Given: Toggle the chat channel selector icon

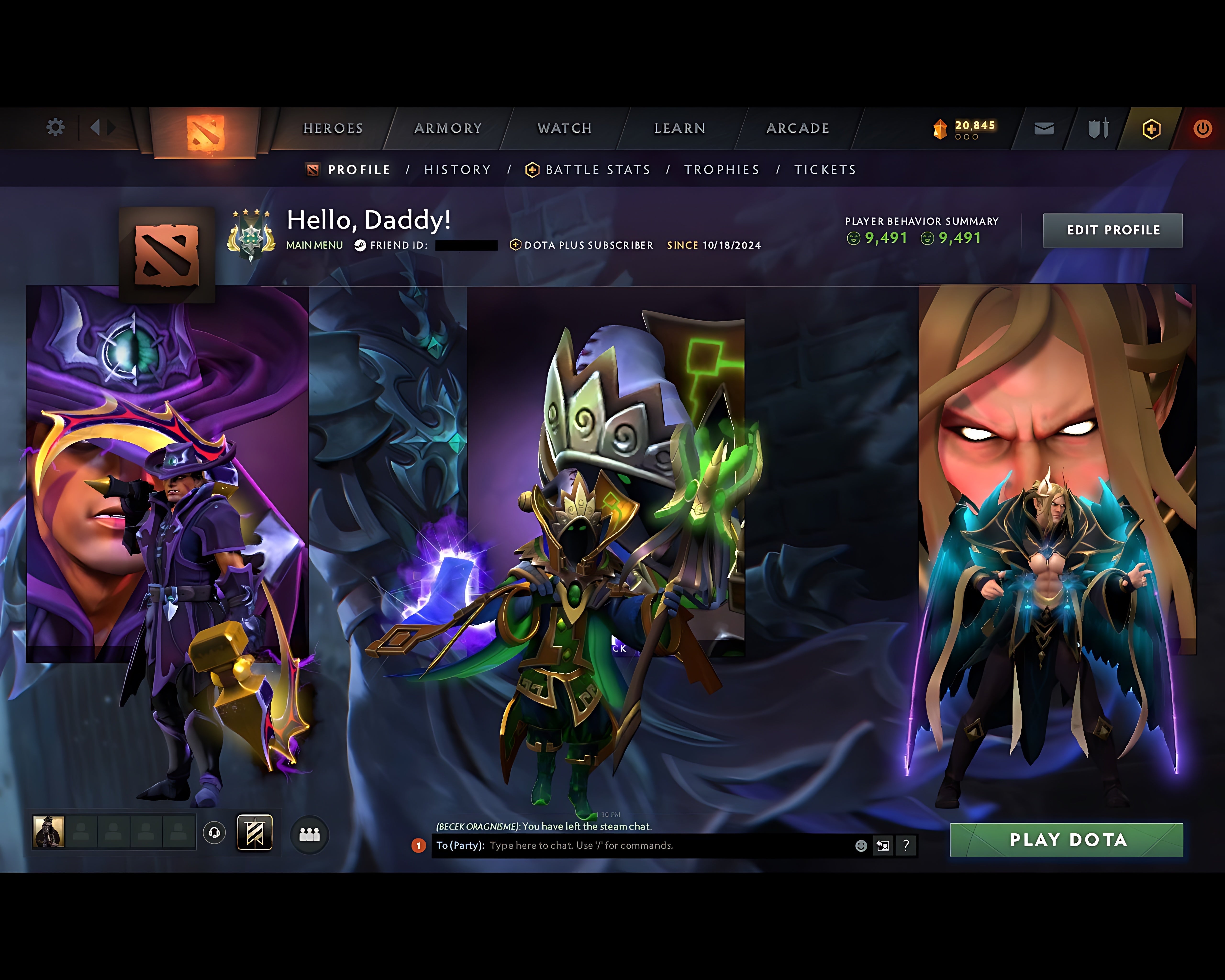Looking at the screenshot, I should click(x=883, y=845).
